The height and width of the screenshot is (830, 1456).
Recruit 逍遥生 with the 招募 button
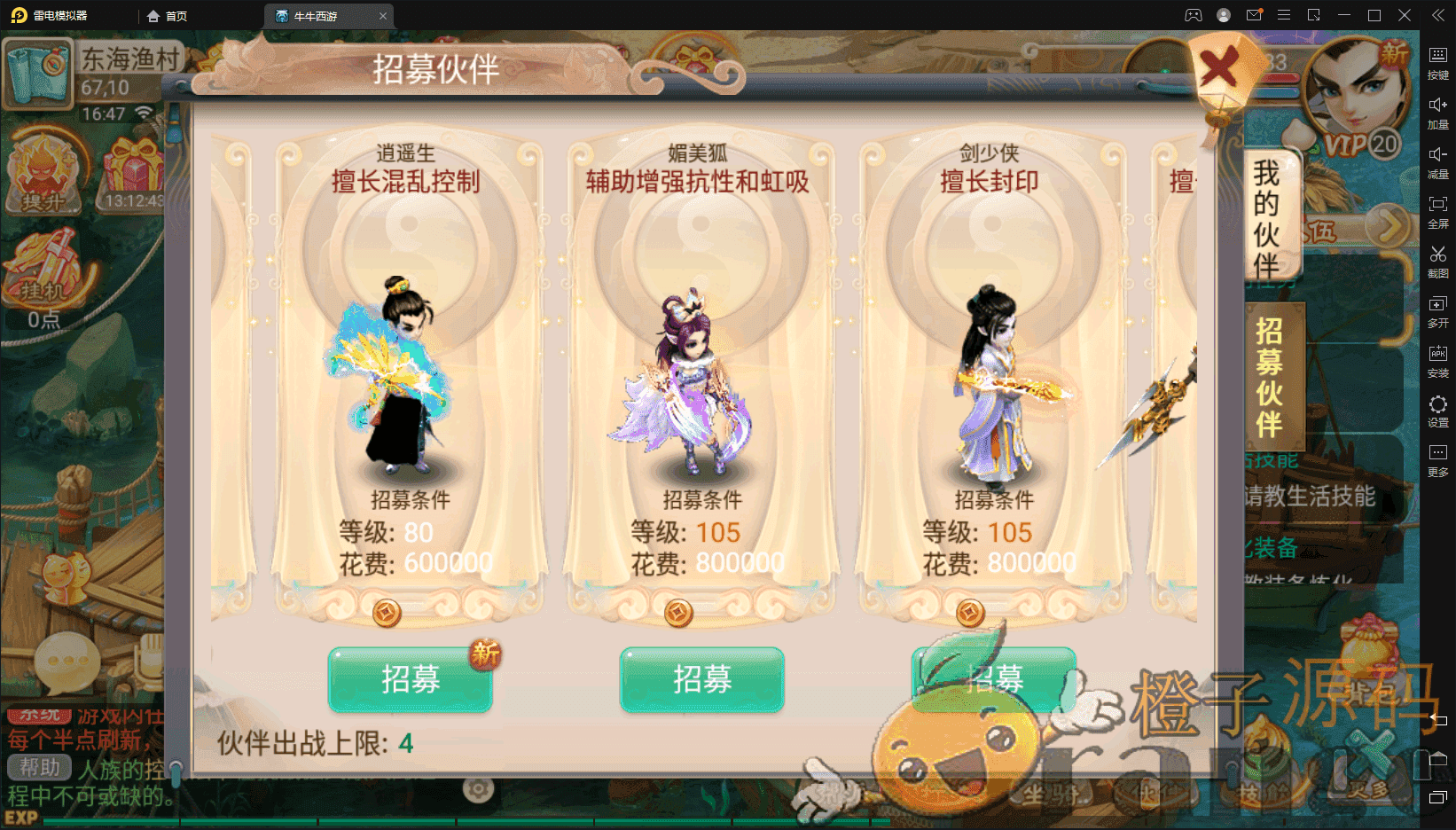[x=410, y=679]
